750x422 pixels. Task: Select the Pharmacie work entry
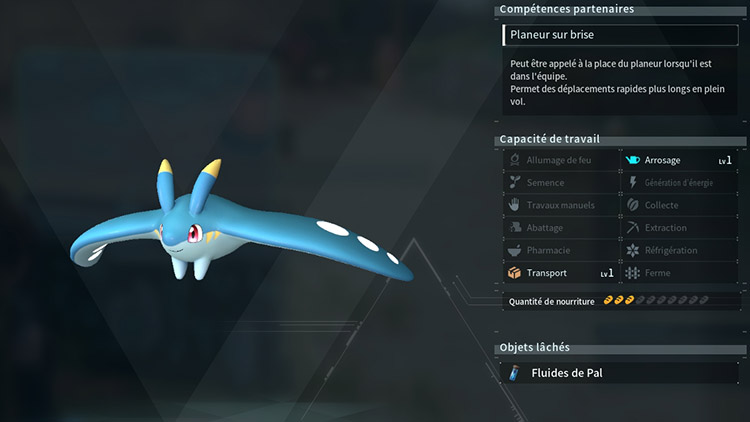560,250
